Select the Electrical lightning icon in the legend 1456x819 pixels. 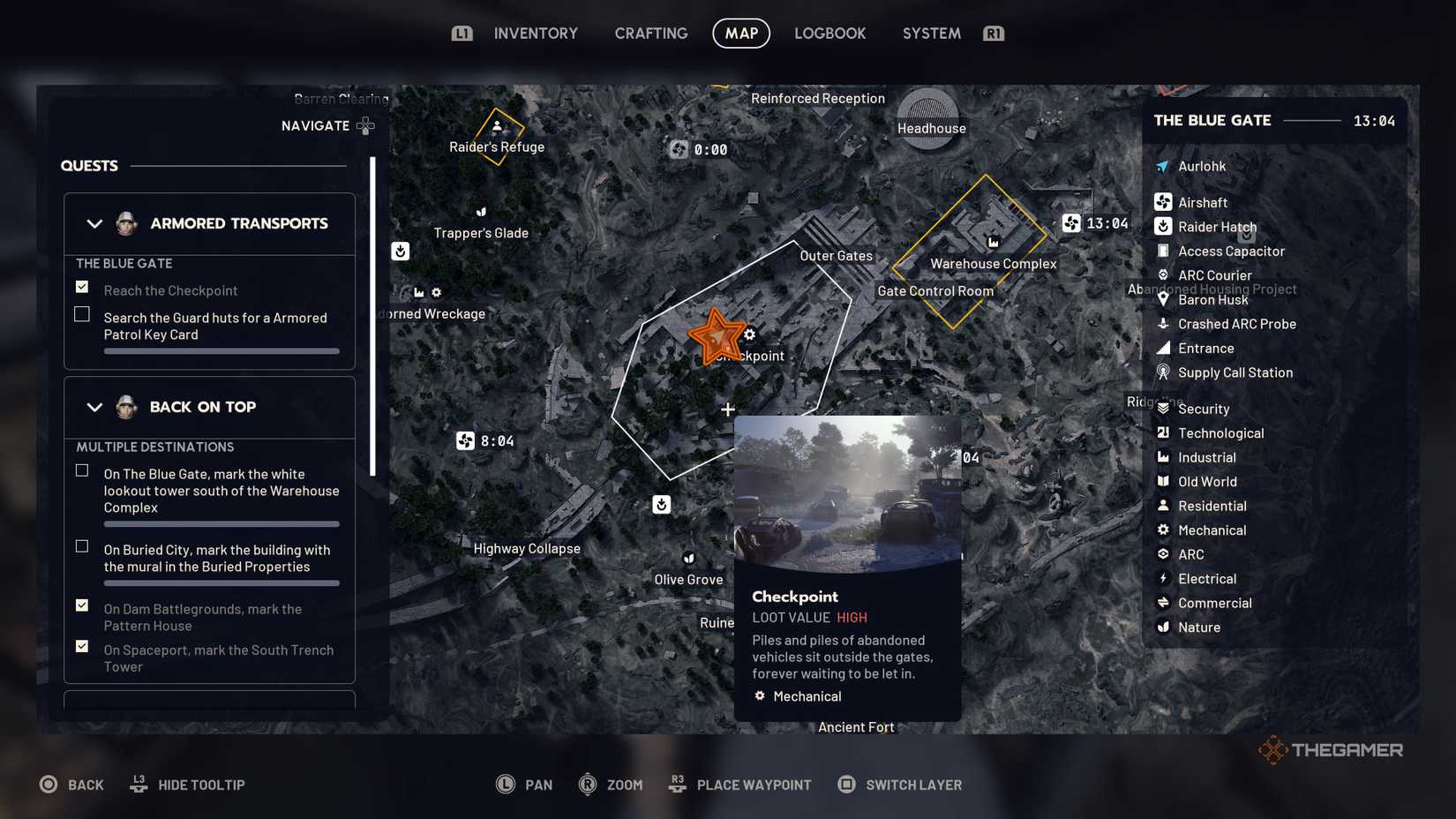pos(1163,579)
